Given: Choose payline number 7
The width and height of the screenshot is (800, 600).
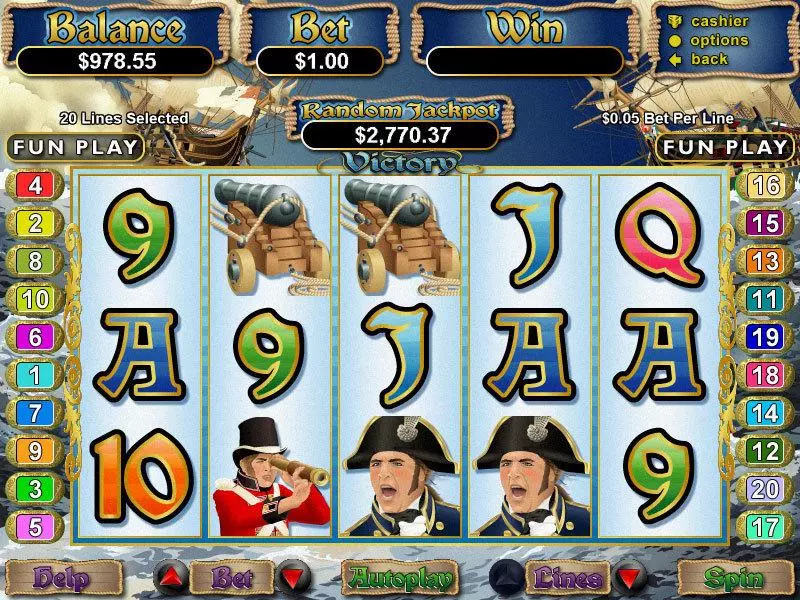Looking at the screenshot, I should click(35, 412).
